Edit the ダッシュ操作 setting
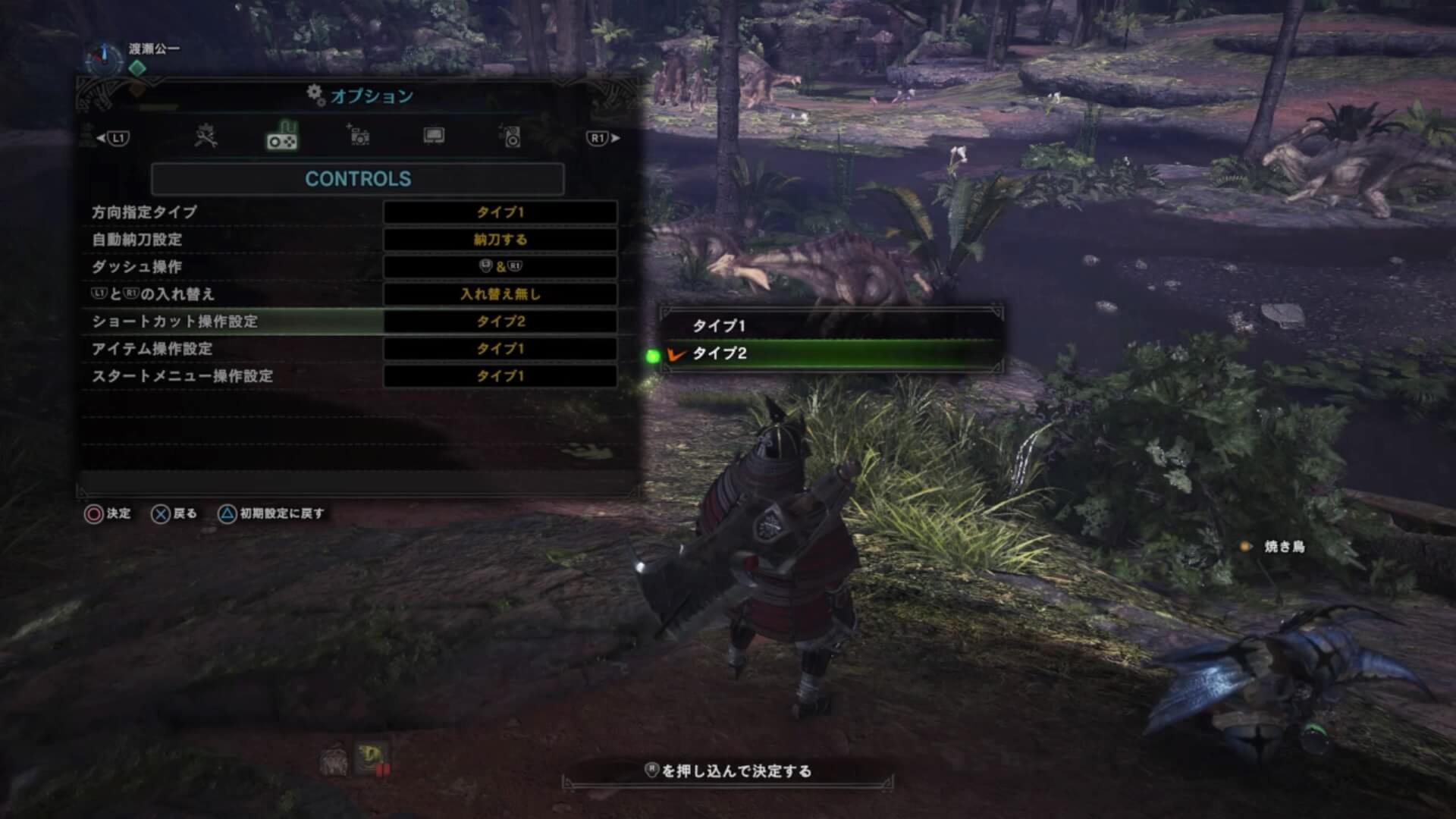The width and height of the screenshot is (1456, 819). tap(500, 267)
